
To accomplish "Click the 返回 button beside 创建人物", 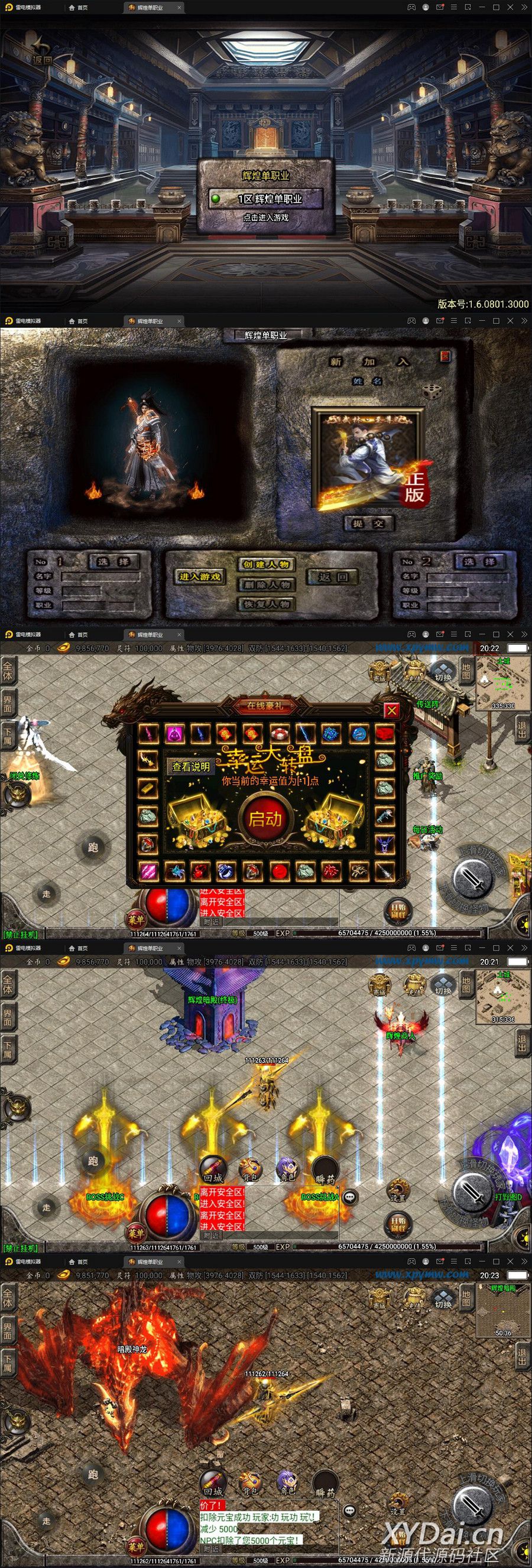I will 332,577.
